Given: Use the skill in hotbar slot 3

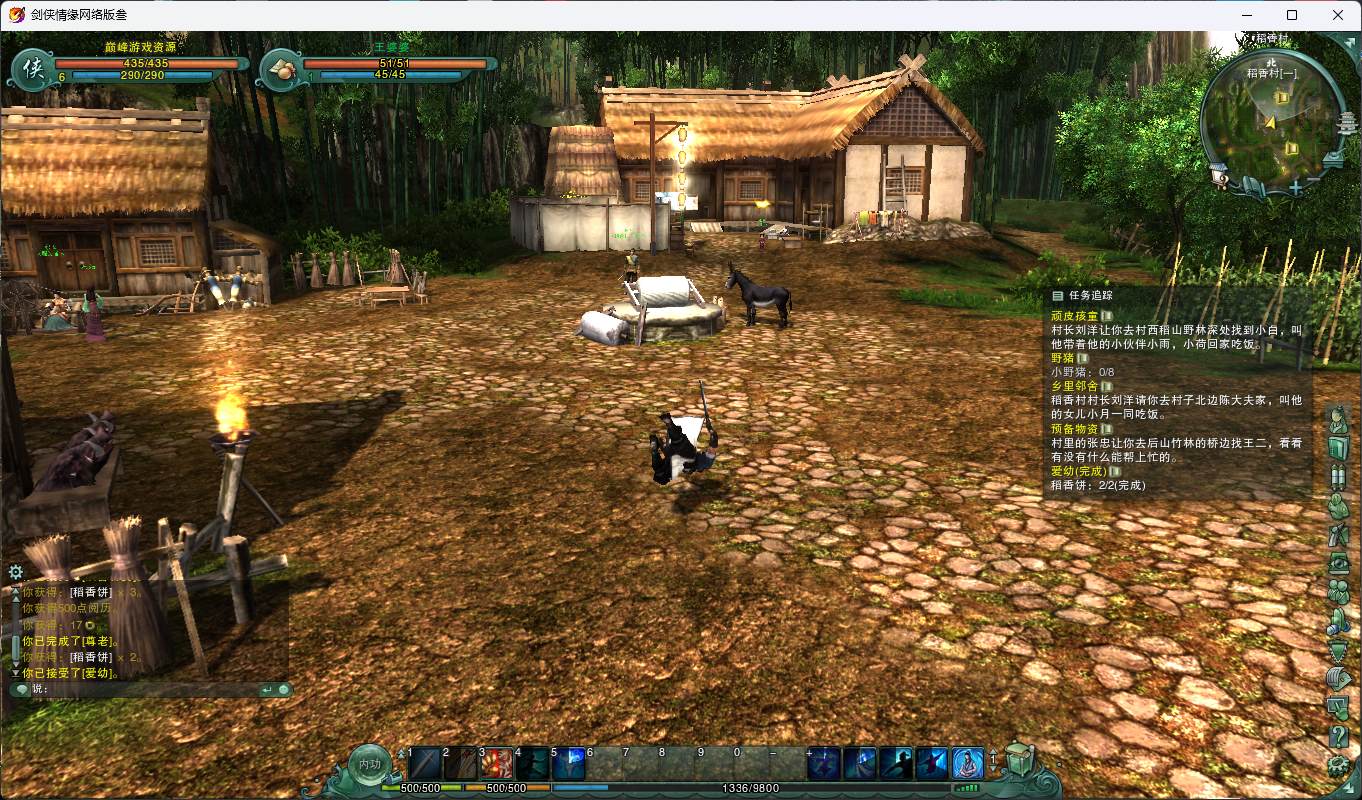Looking at the screenshot, I should [x=497, y=764].
